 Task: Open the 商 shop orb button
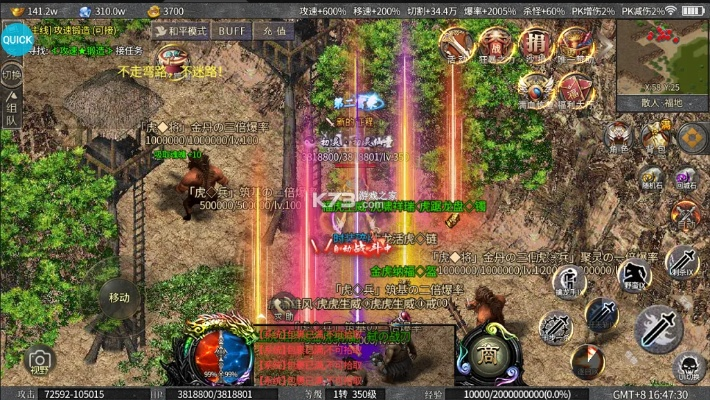tap(487, 353)
